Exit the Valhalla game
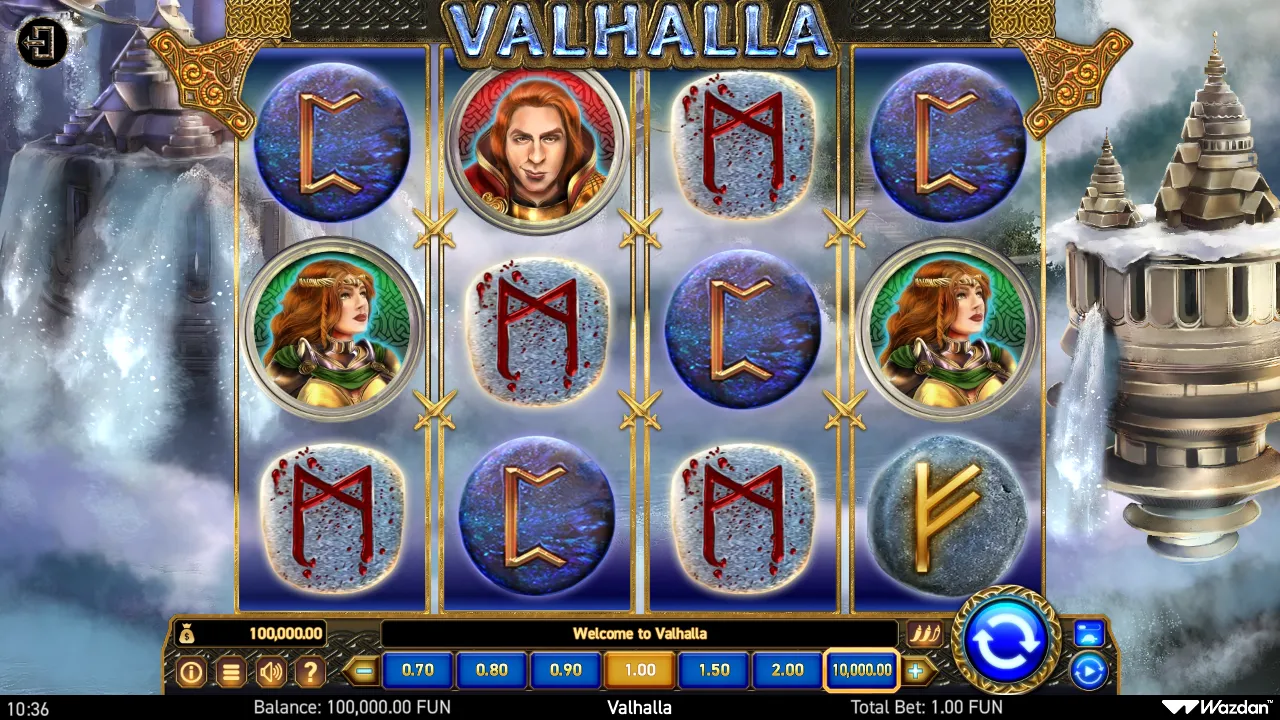The width and height of the screenshot is (1280, 720). click(42, 42)
